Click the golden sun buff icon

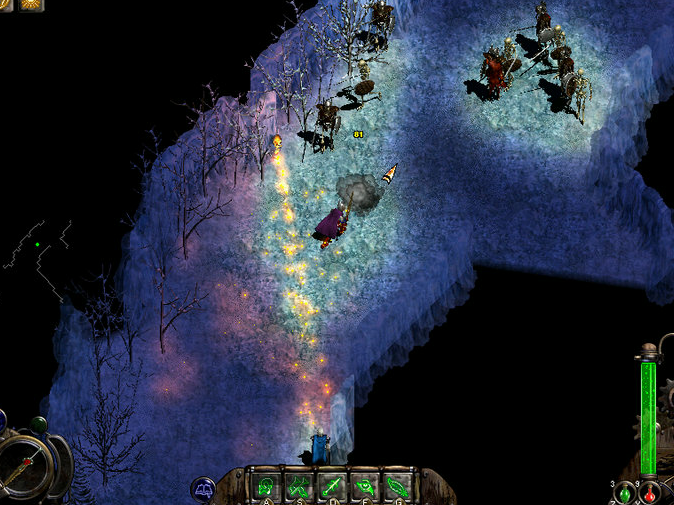(32, 4)
